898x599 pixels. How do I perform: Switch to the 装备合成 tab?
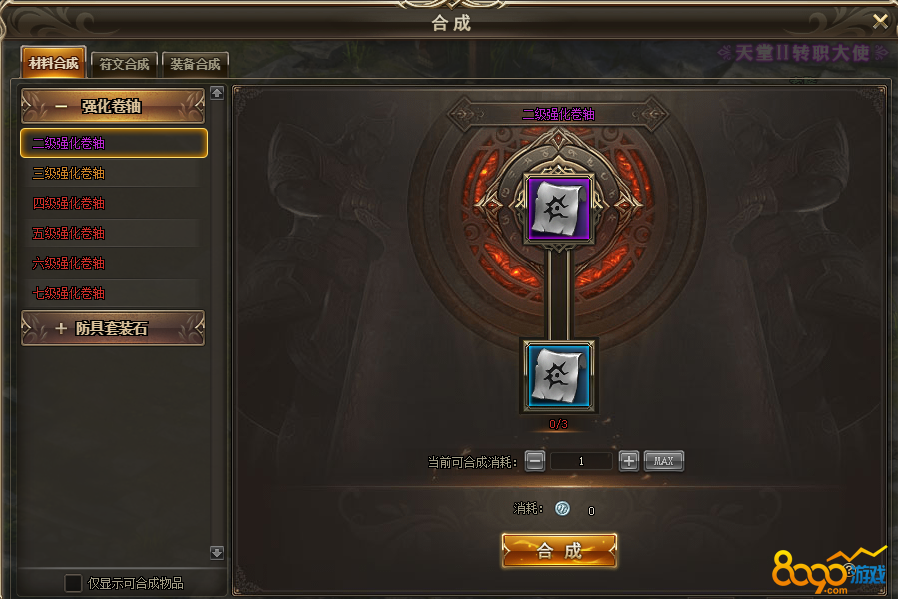(195, 64)
